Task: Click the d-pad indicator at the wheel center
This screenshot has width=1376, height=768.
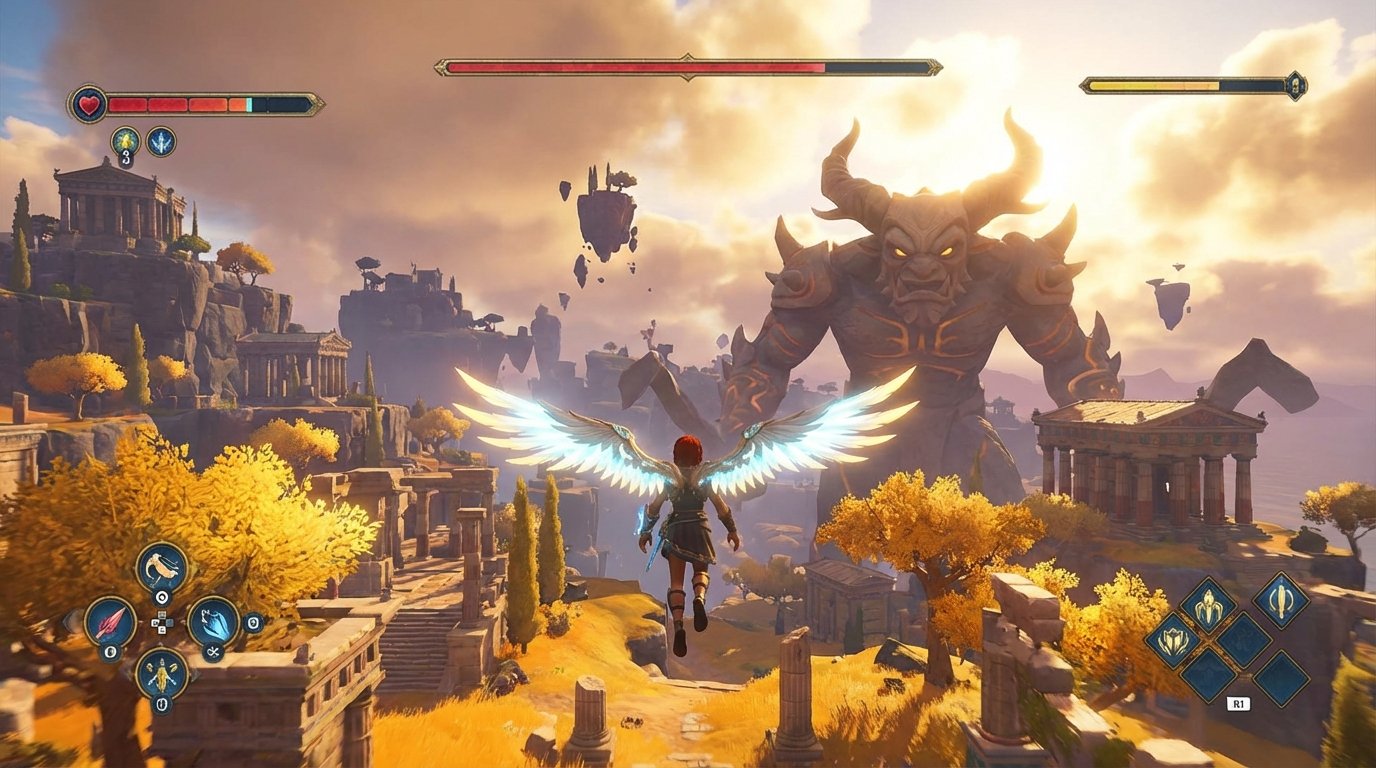Action: tap(162, 621)
